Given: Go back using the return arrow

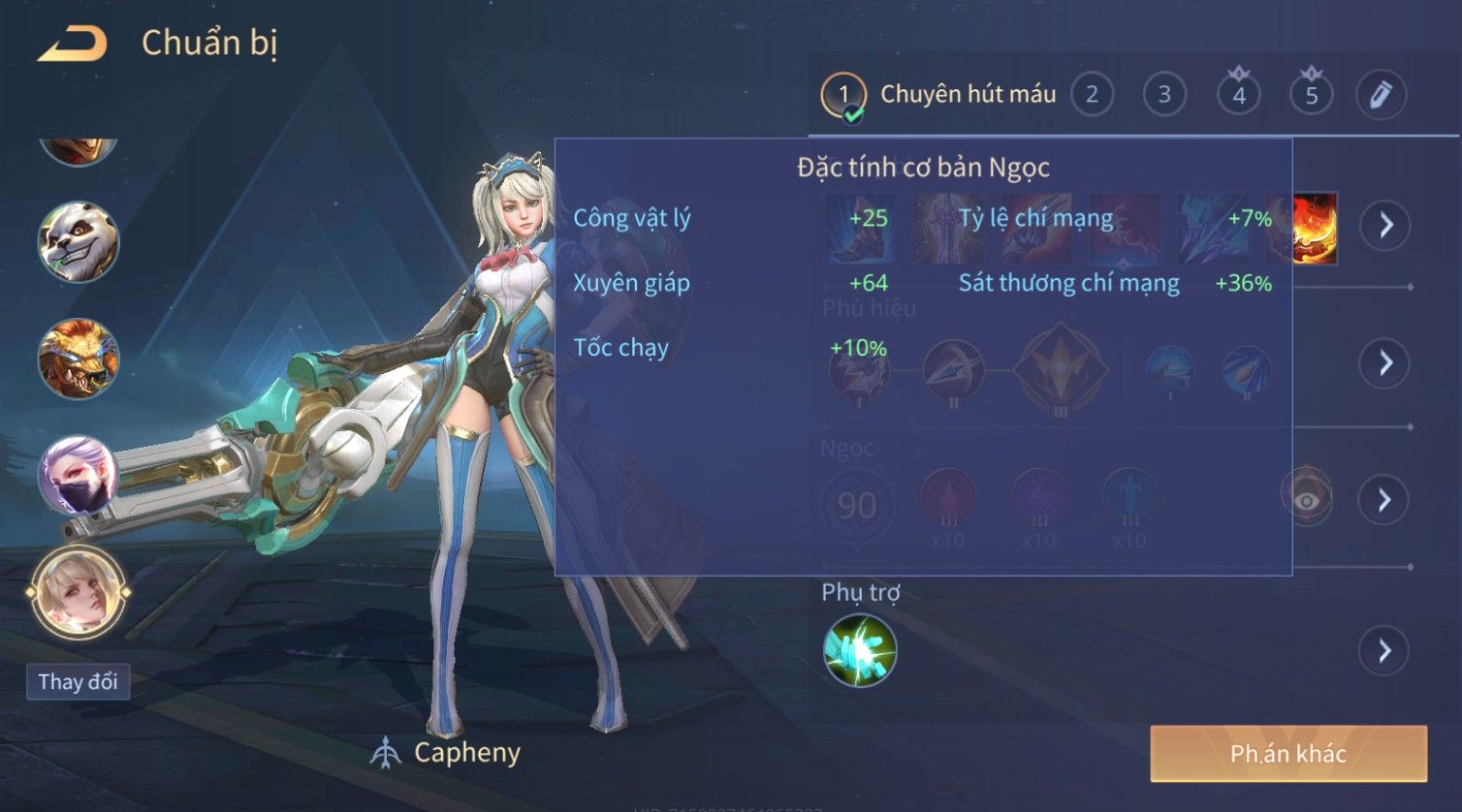Looking at the screenshot, I should point(73,45).
